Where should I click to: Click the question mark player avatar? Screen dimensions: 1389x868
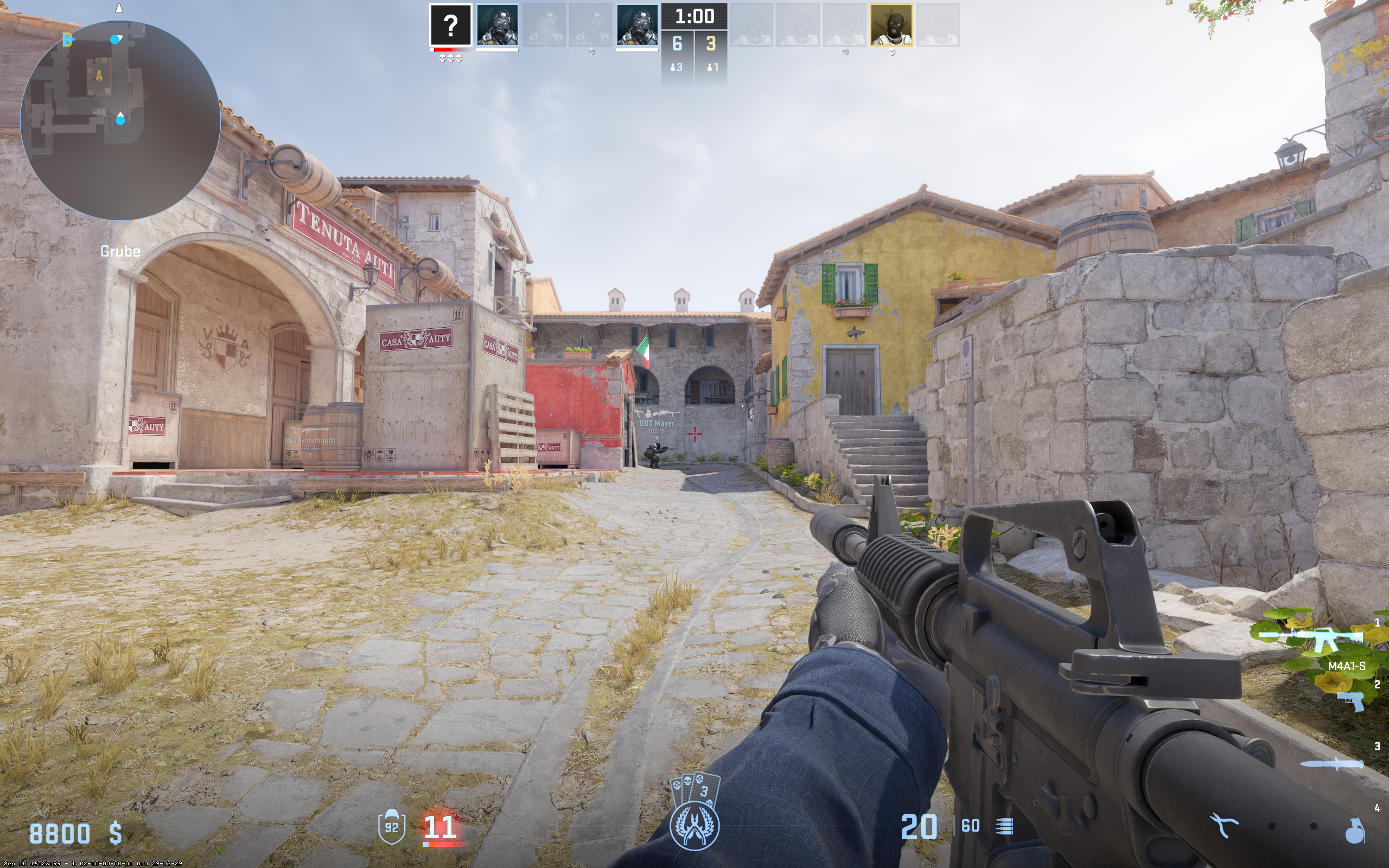tap(450, 25)
